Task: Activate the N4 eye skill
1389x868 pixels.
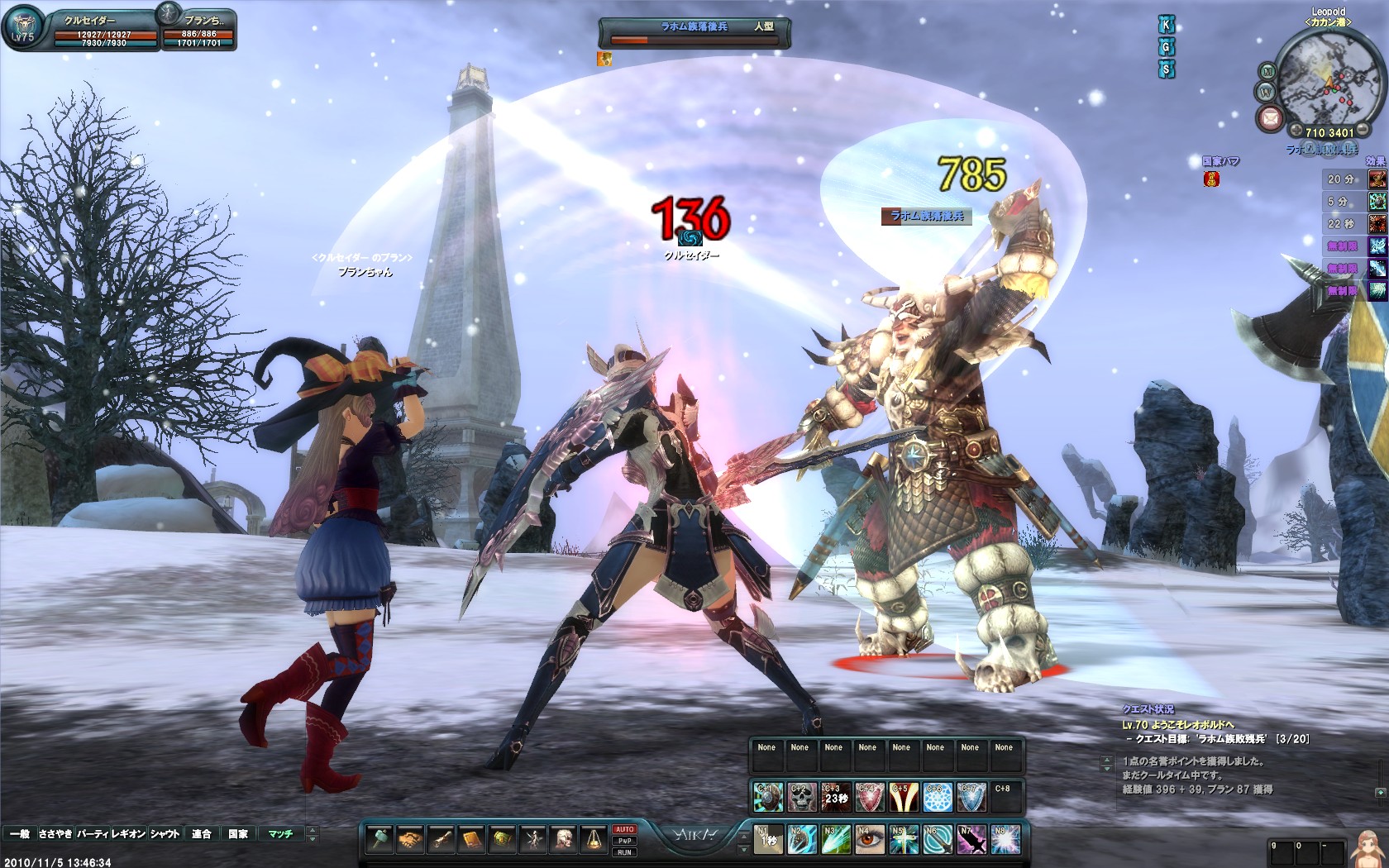Action: tap(869, 840)
